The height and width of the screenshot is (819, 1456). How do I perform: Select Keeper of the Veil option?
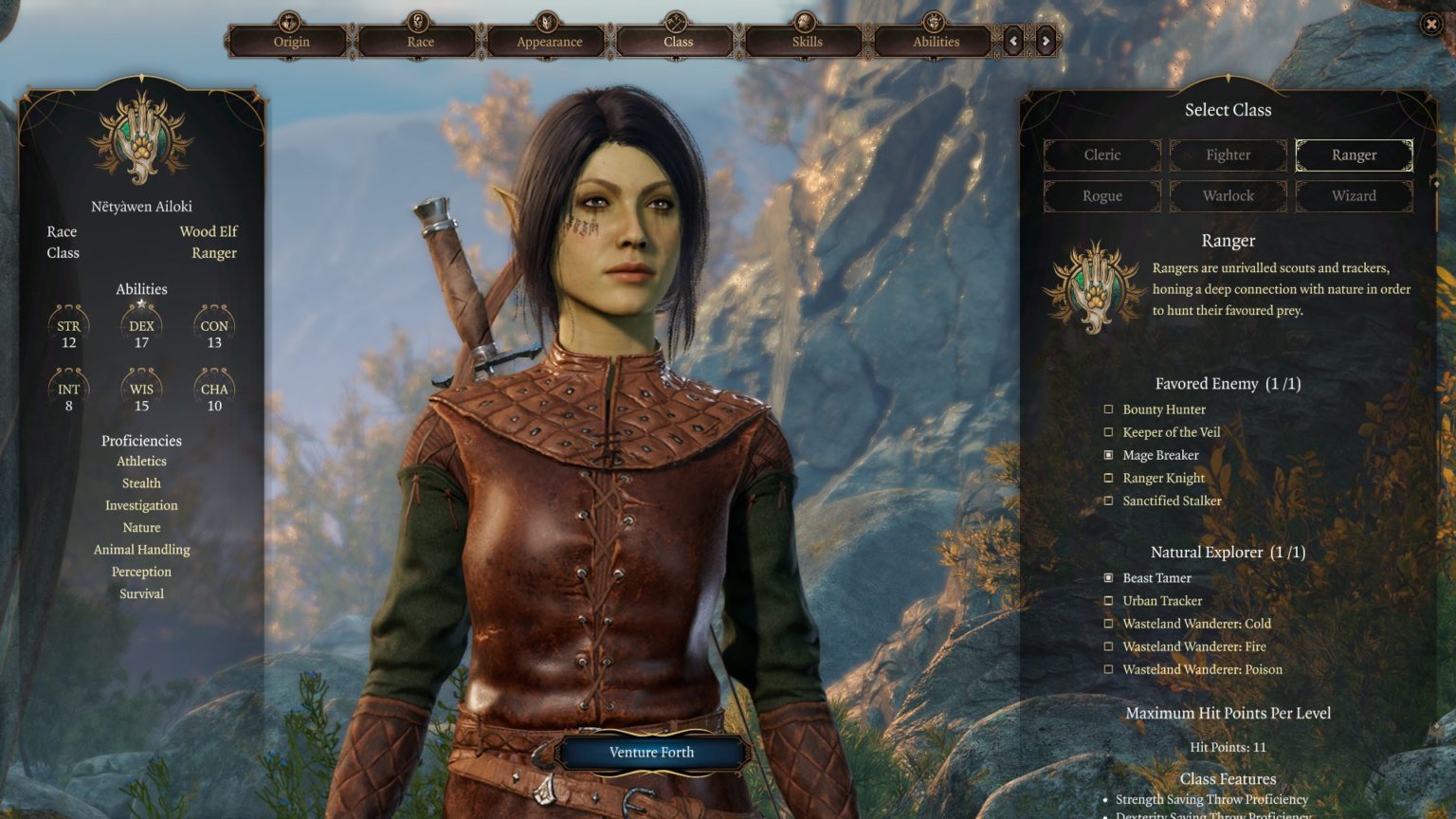coord(1108,432)
